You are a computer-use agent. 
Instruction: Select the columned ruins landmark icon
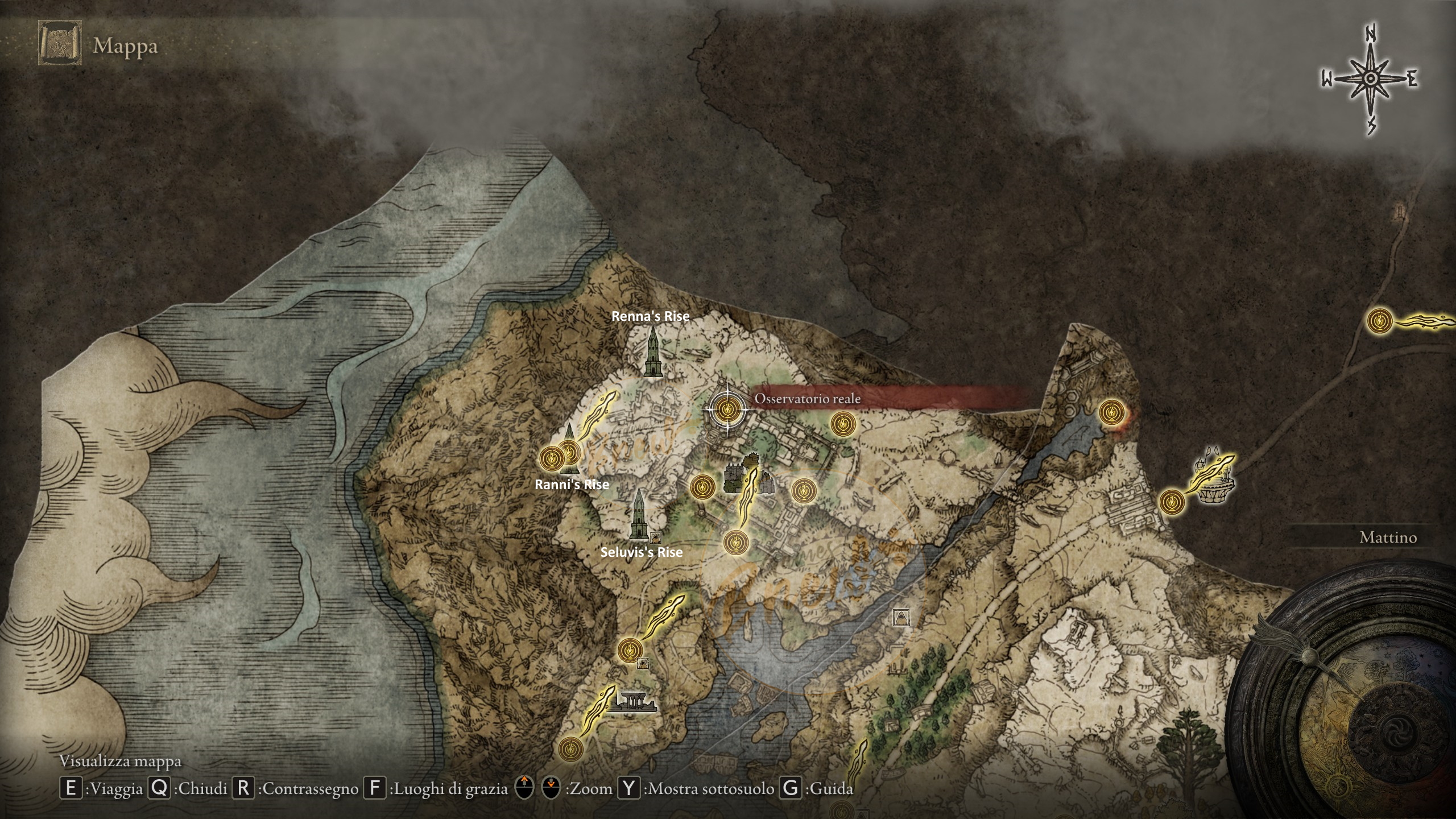pyautogui.click(x=634, y=703)
